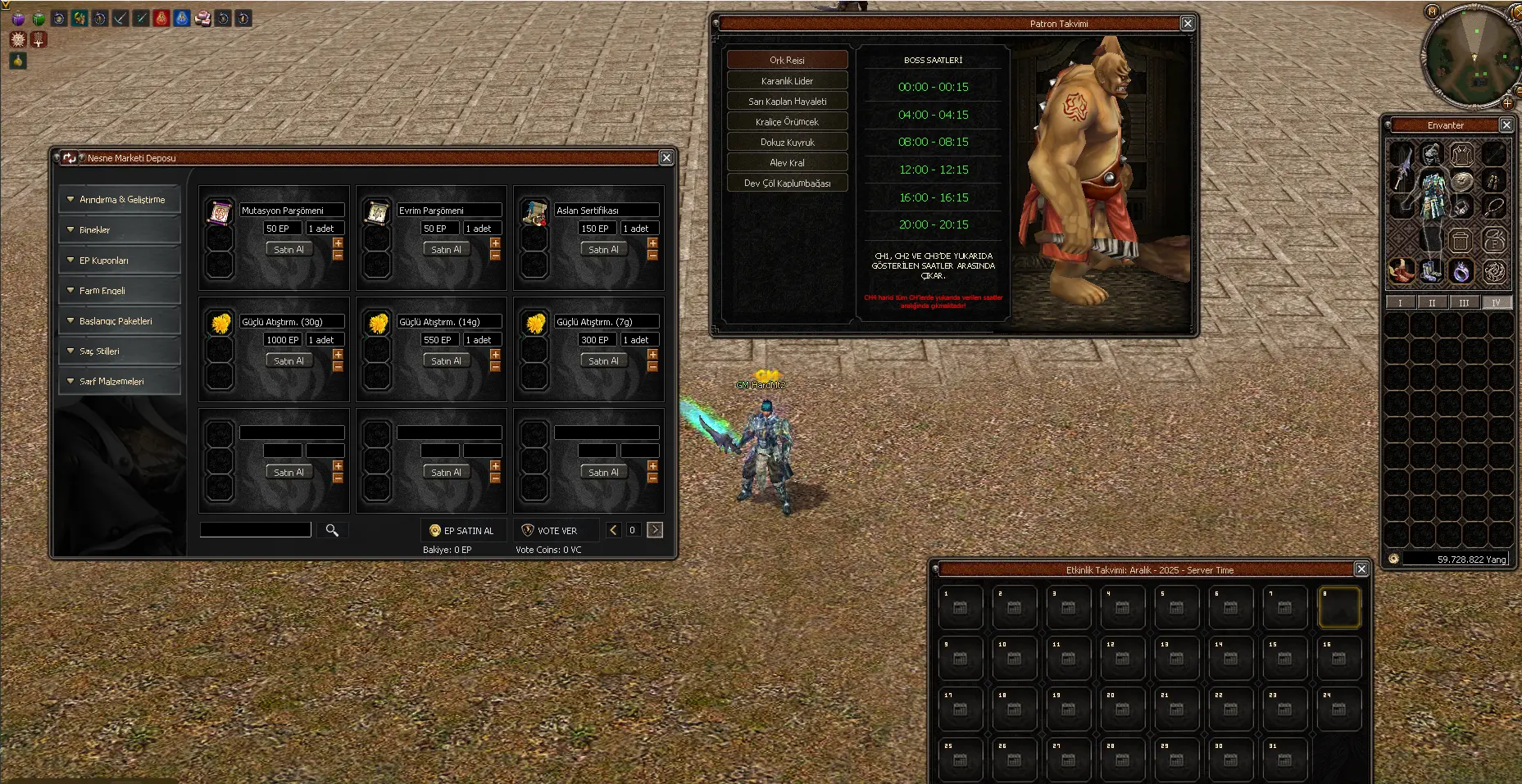Buy the Mutasyon Parşömeni with Satın Al

[x=288, y=250]
